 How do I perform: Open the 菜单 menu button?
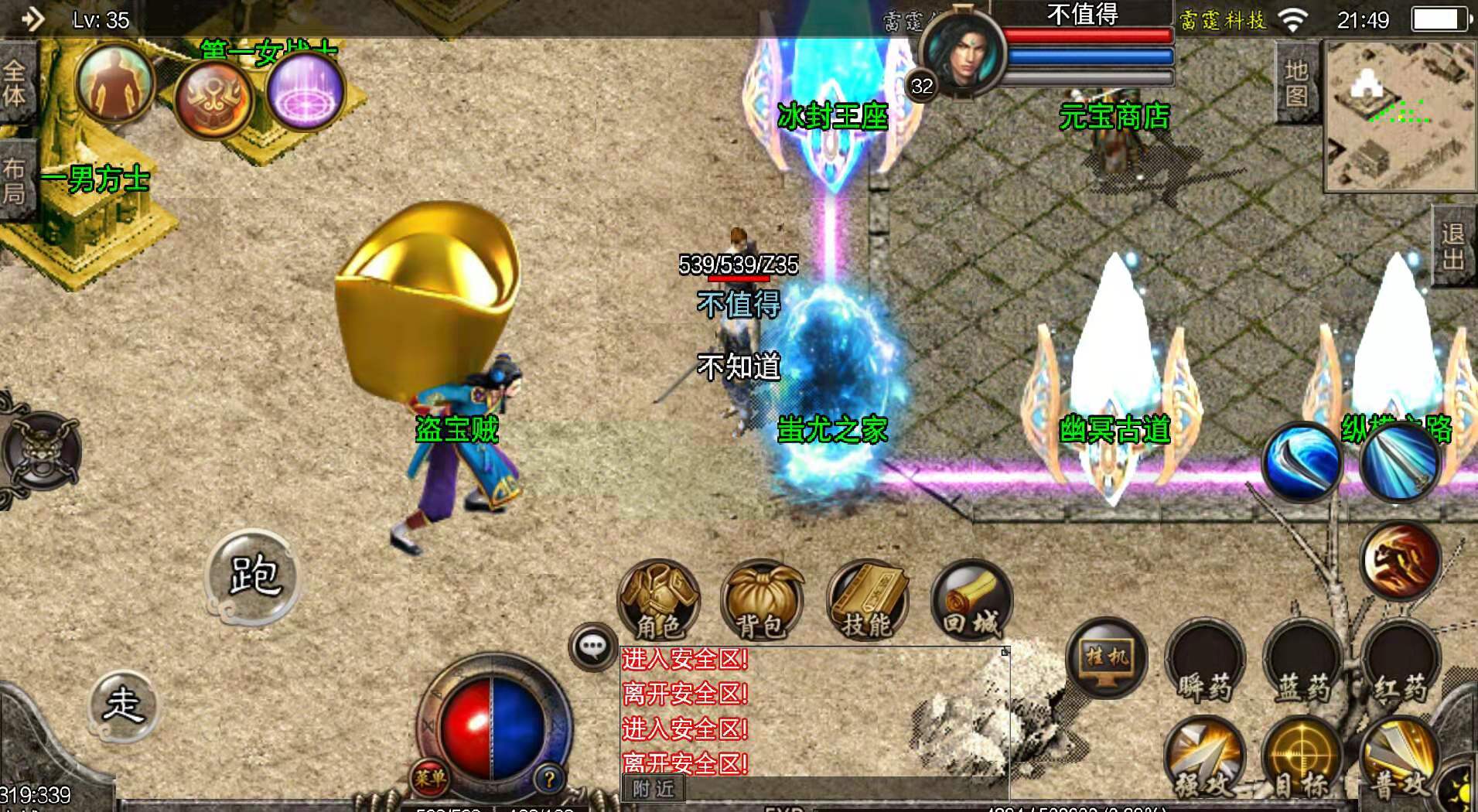429,777
